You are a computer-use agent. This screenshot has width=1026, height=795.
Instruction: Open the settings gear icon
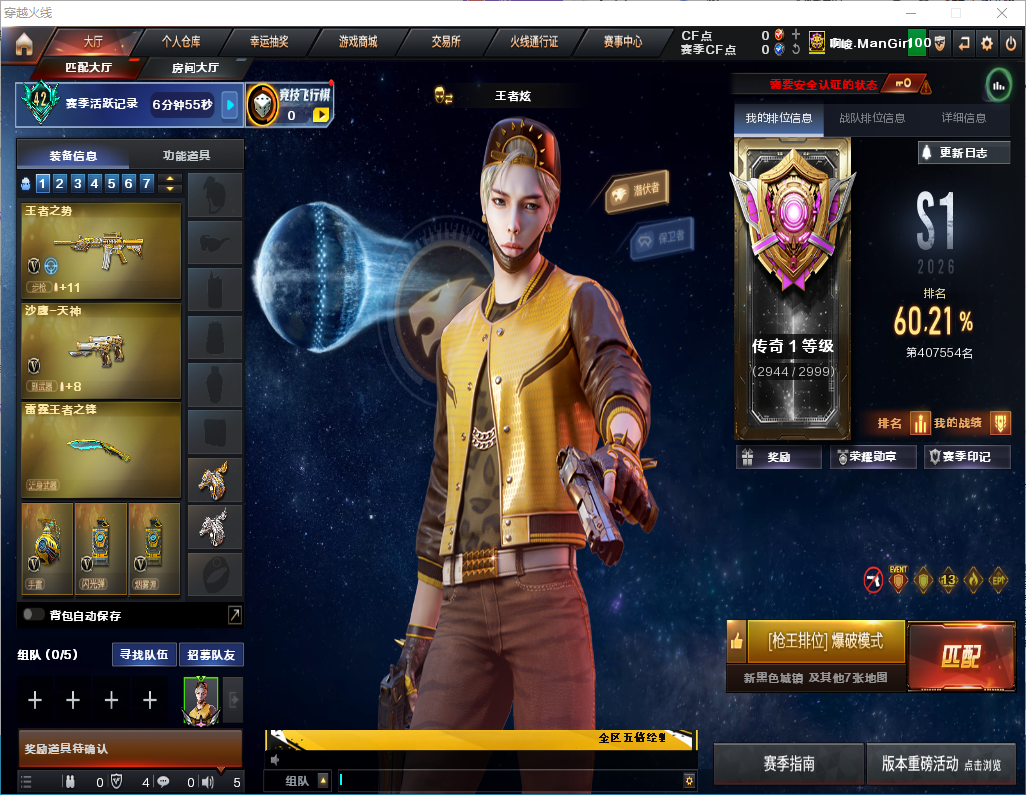(x=986, y=43)
